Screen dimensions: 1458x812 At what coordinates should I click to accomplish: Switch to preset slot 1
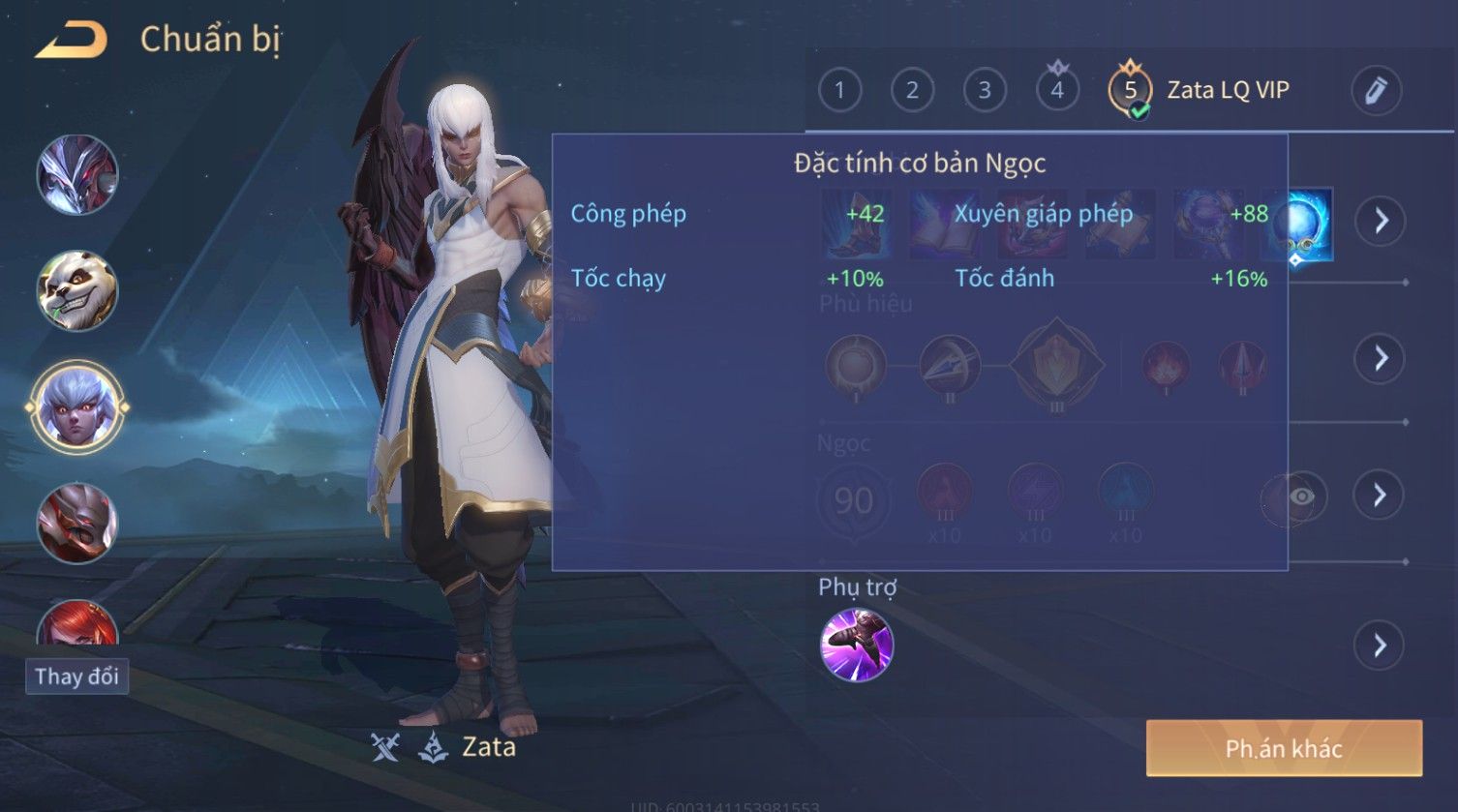pyautogui.click(x=839, y=91)
